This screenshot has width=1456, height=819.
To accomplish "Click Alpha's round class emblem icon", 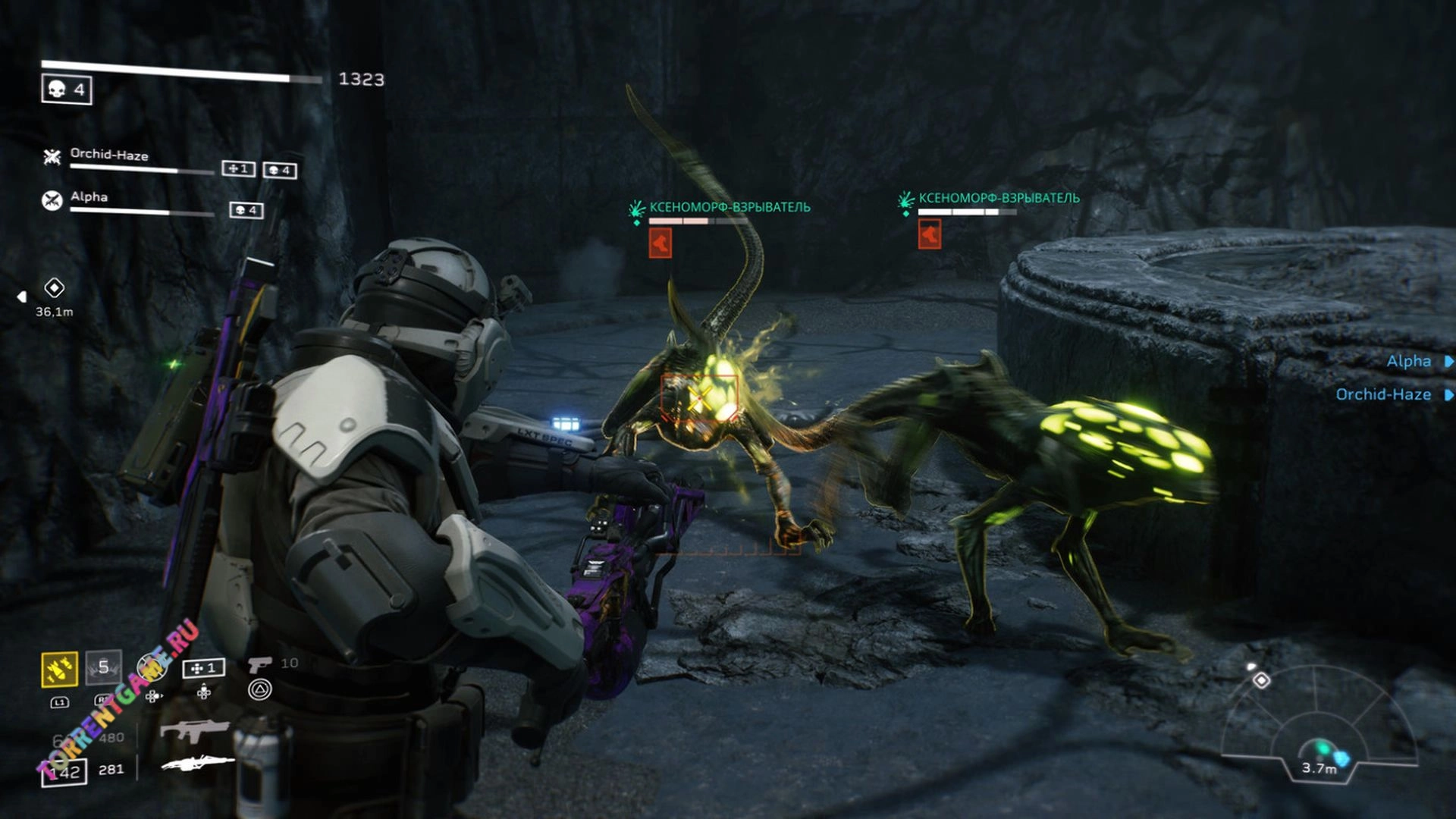I will point(52,200).
